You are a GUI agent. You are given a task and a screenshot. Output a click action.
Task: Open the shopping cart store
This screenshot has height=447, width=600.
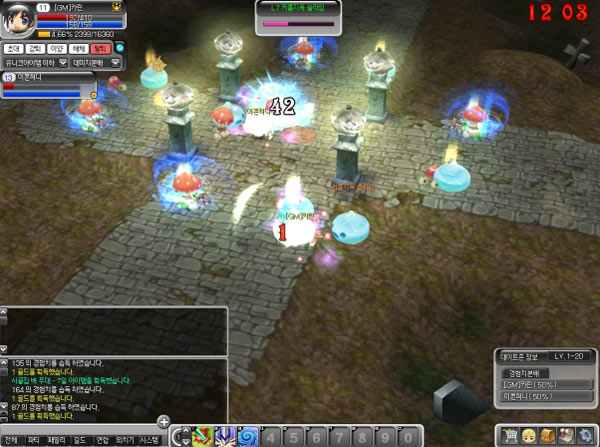tap(510, 436)
